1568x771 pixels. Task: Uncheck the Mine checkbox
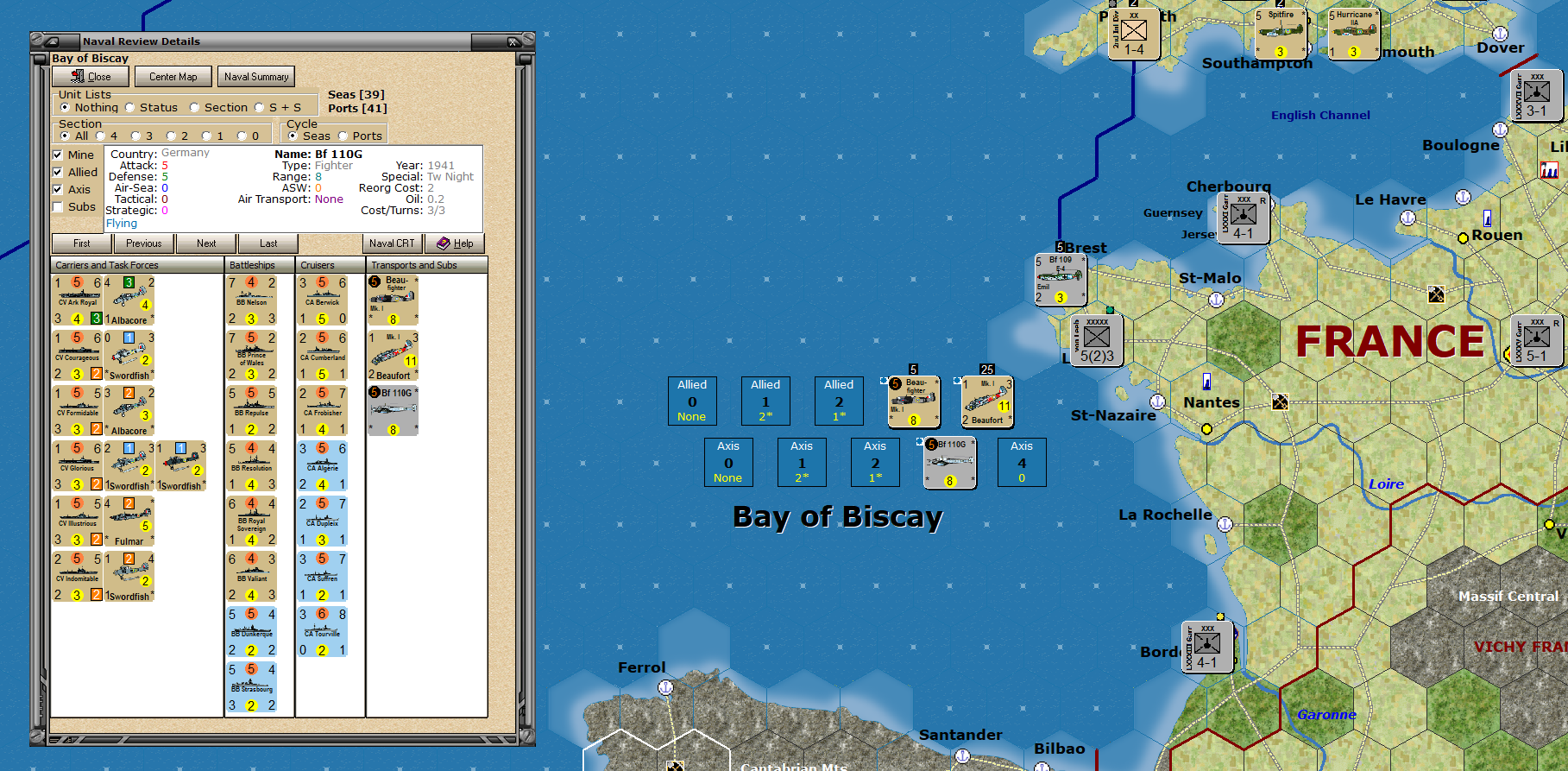[58, 154]
